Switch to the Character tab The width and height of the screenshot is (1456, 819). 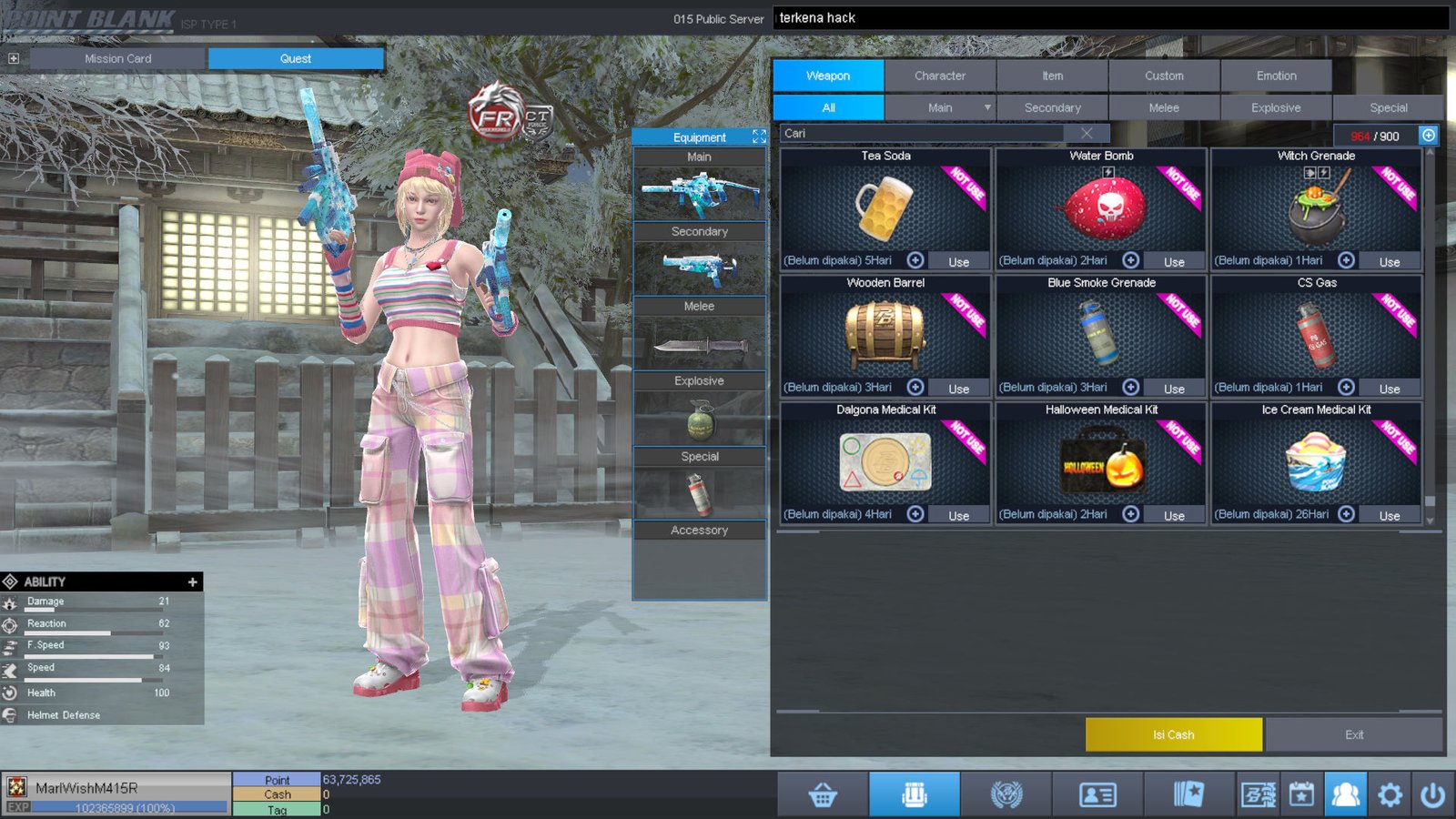click(939, 76)
